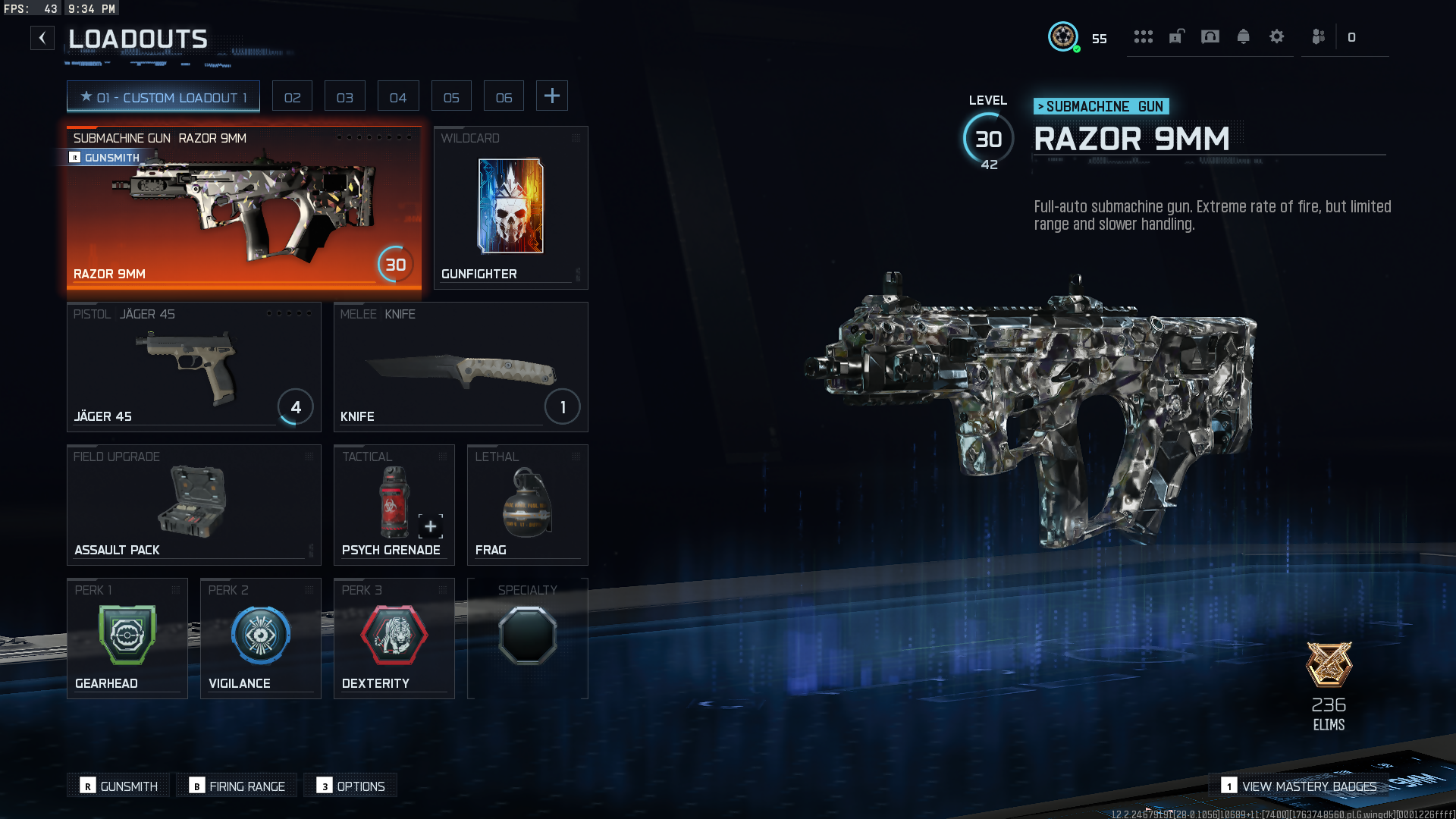Open the Firing Range
The width and height of the screenshot is (1456, 819).
click(238, 786)
